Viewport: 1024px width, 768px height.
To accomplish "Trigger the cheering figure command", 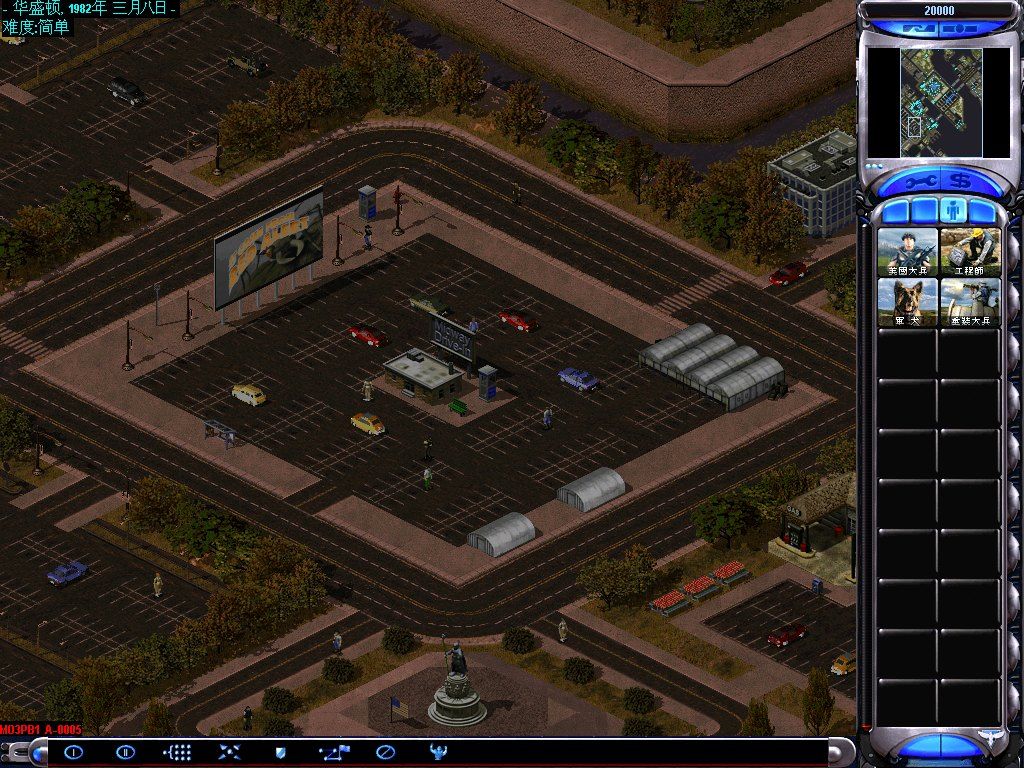I will pyautogui.click(x=437, y=752).
